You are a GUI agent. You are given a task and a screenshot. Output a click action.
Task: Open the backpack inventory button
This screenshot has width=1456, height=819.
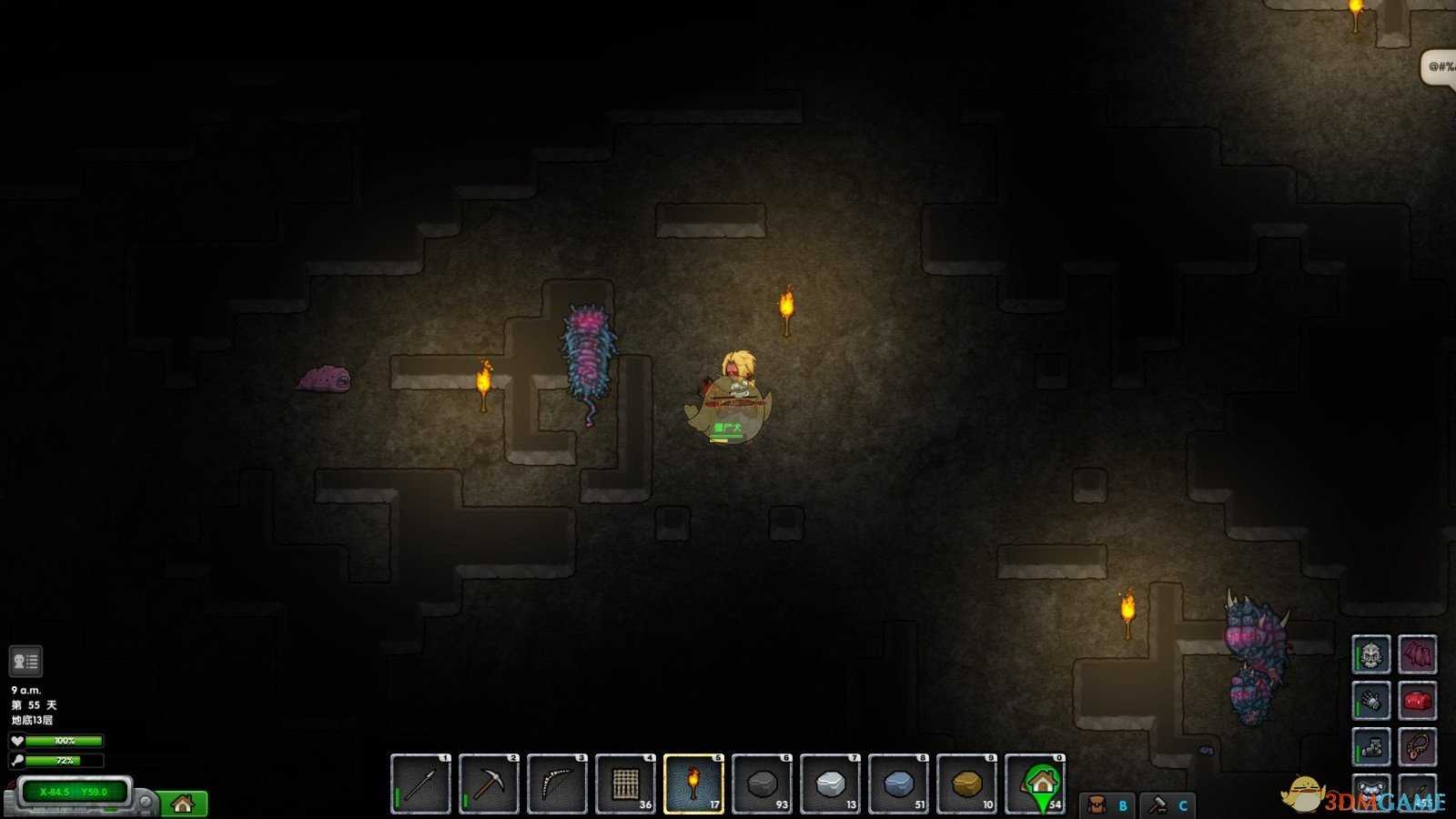coord(1107,805)
